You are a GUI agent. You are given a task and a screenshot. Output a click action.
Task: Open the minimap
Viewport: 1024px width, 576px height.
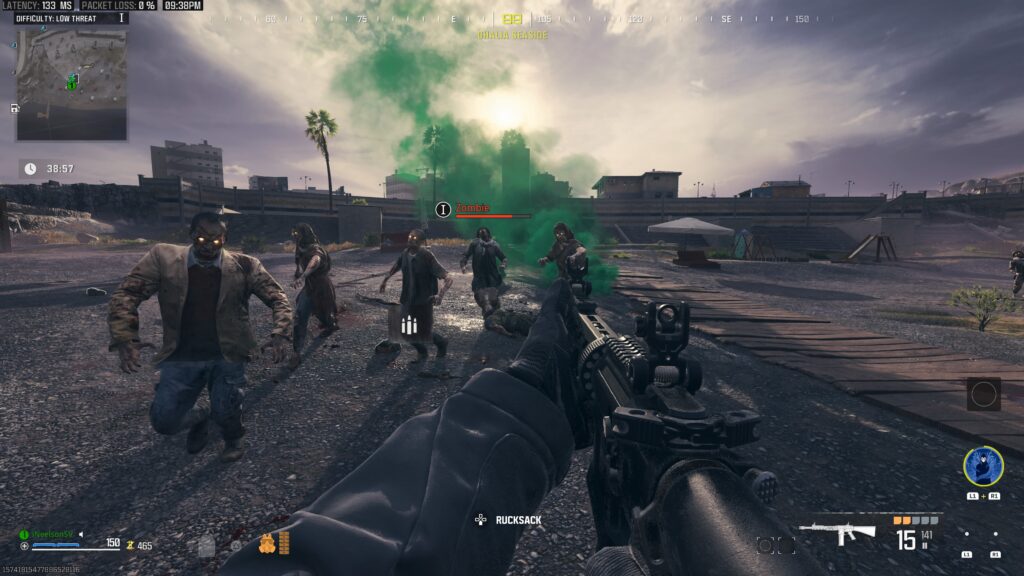(x=71, y=84)
